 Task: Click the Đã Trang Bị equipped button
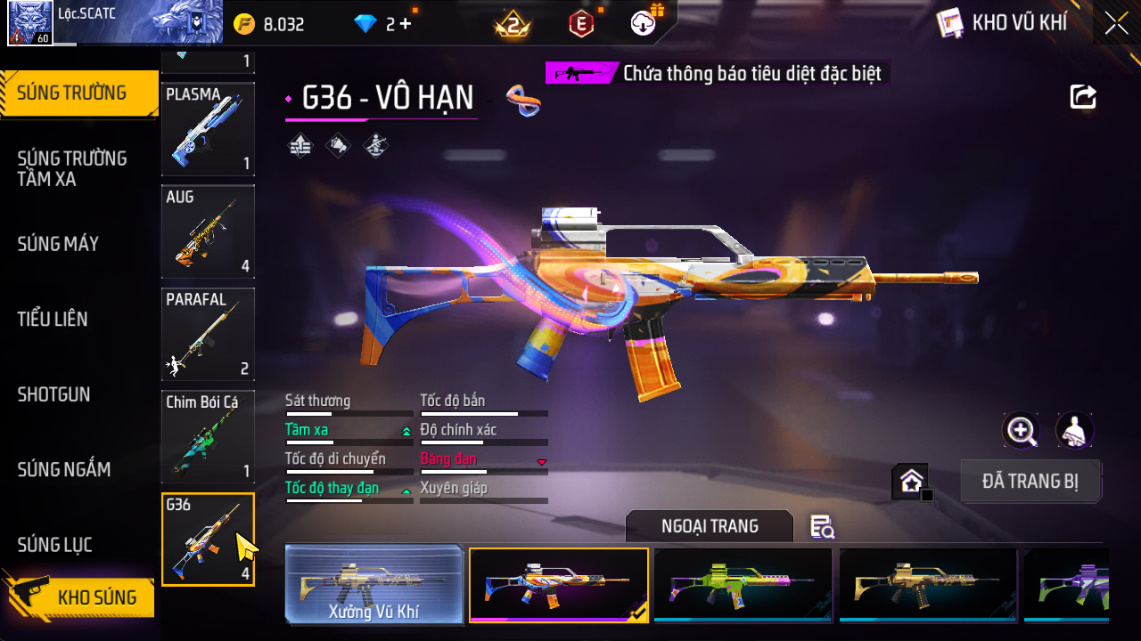[x=1030, y=481]
